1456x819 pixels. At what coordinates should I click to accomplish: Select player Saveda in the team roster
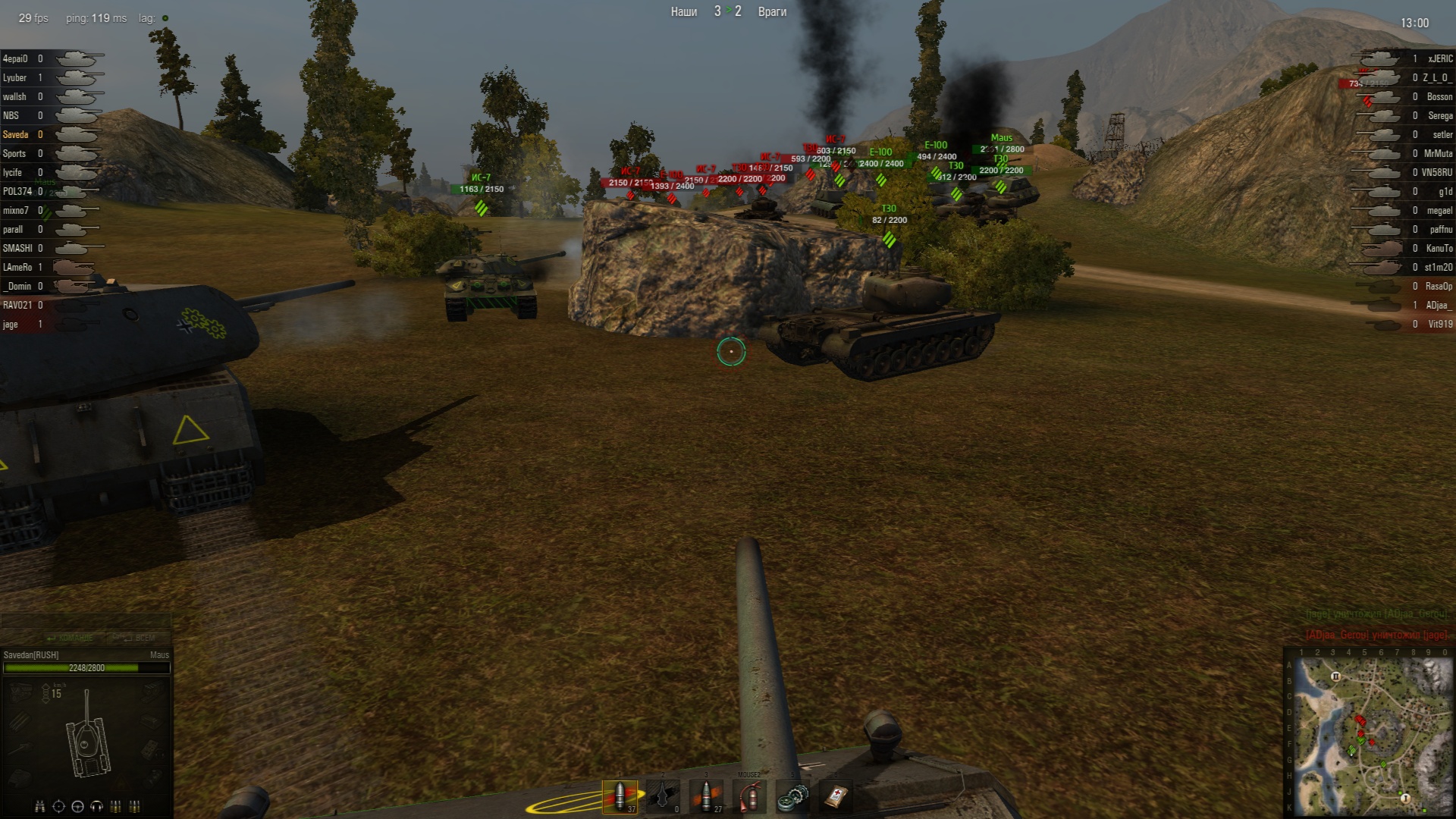pyautogui.click(x=18, y=134)
